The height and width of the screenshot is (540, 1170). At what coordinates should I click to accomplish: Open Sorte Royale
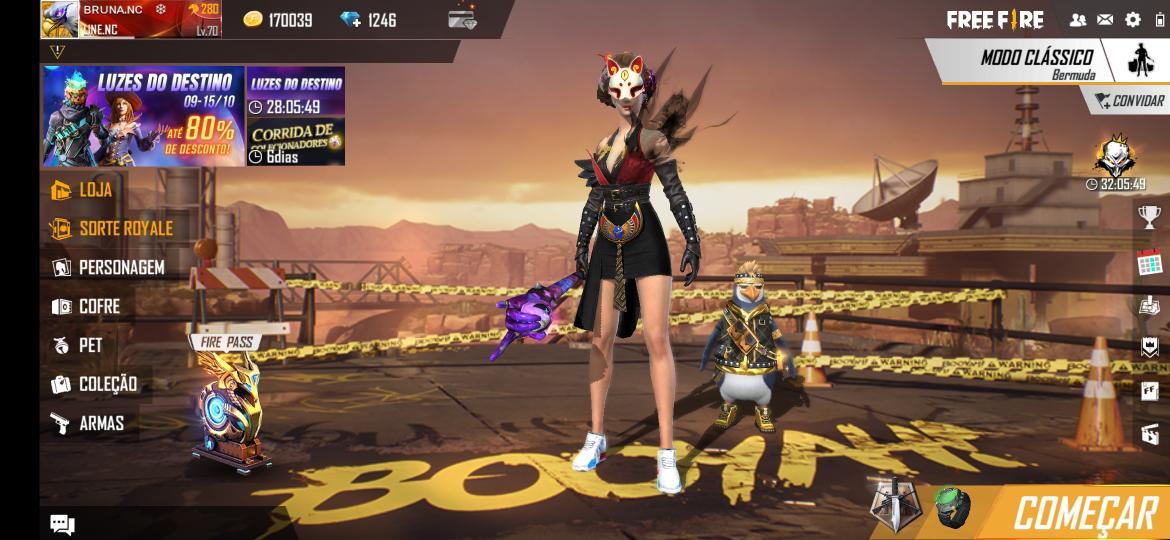click(x=125, y=228)
